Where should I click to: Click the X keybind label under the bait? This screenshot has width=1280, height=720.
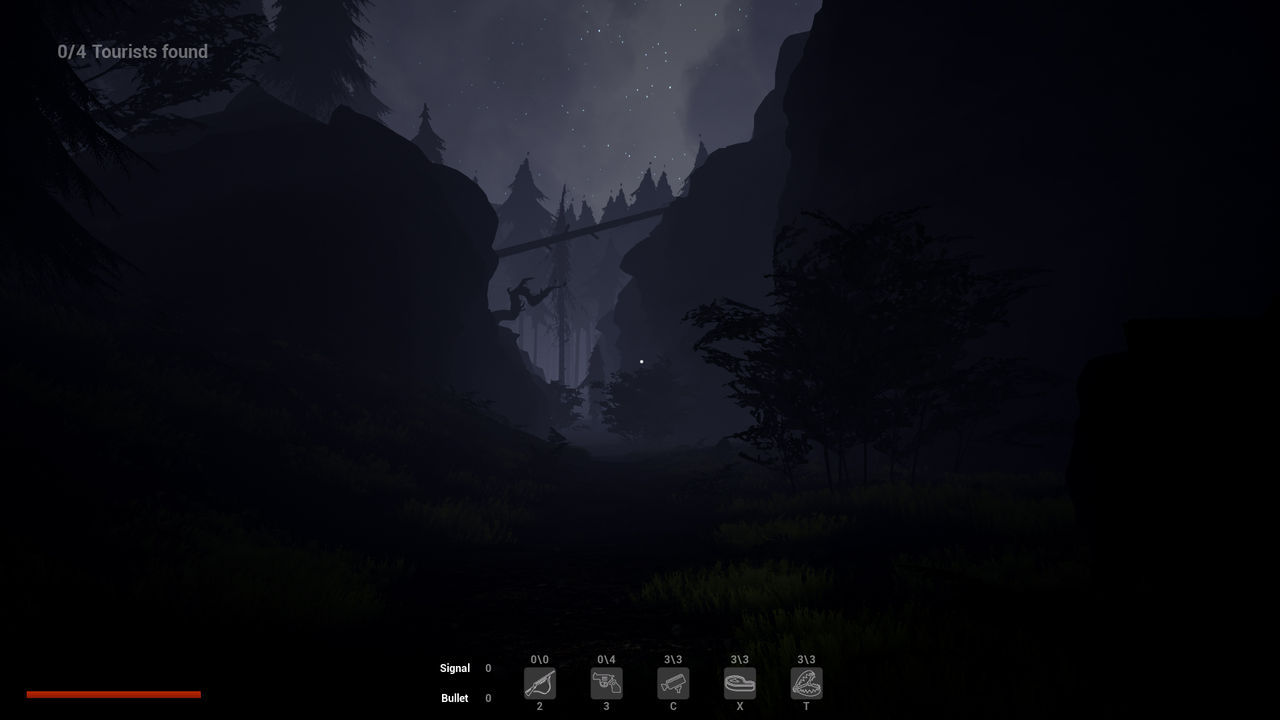click(740, 706)
